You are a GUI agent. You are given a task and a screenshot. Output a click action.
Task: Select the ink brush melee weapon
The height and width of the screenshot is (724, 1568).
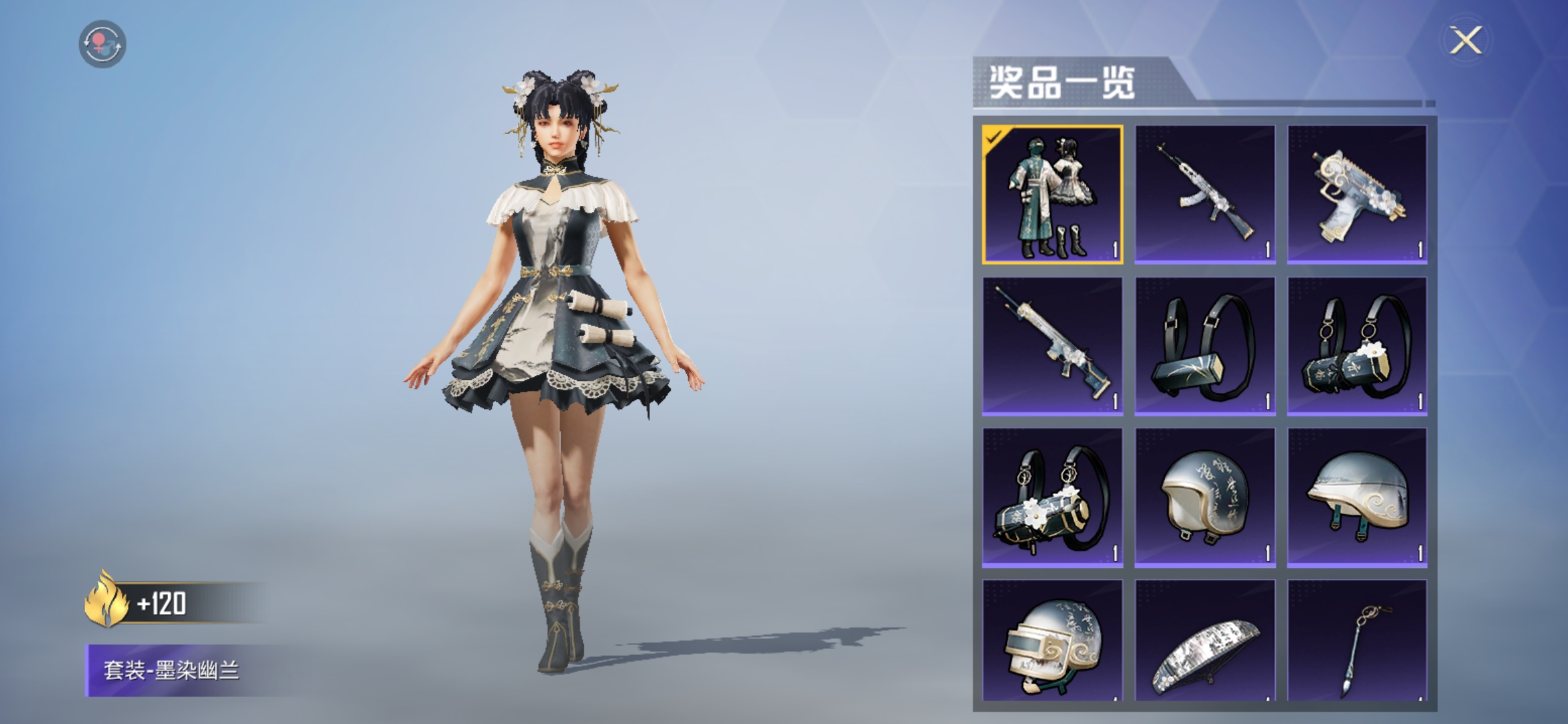tap(1357, 641)
